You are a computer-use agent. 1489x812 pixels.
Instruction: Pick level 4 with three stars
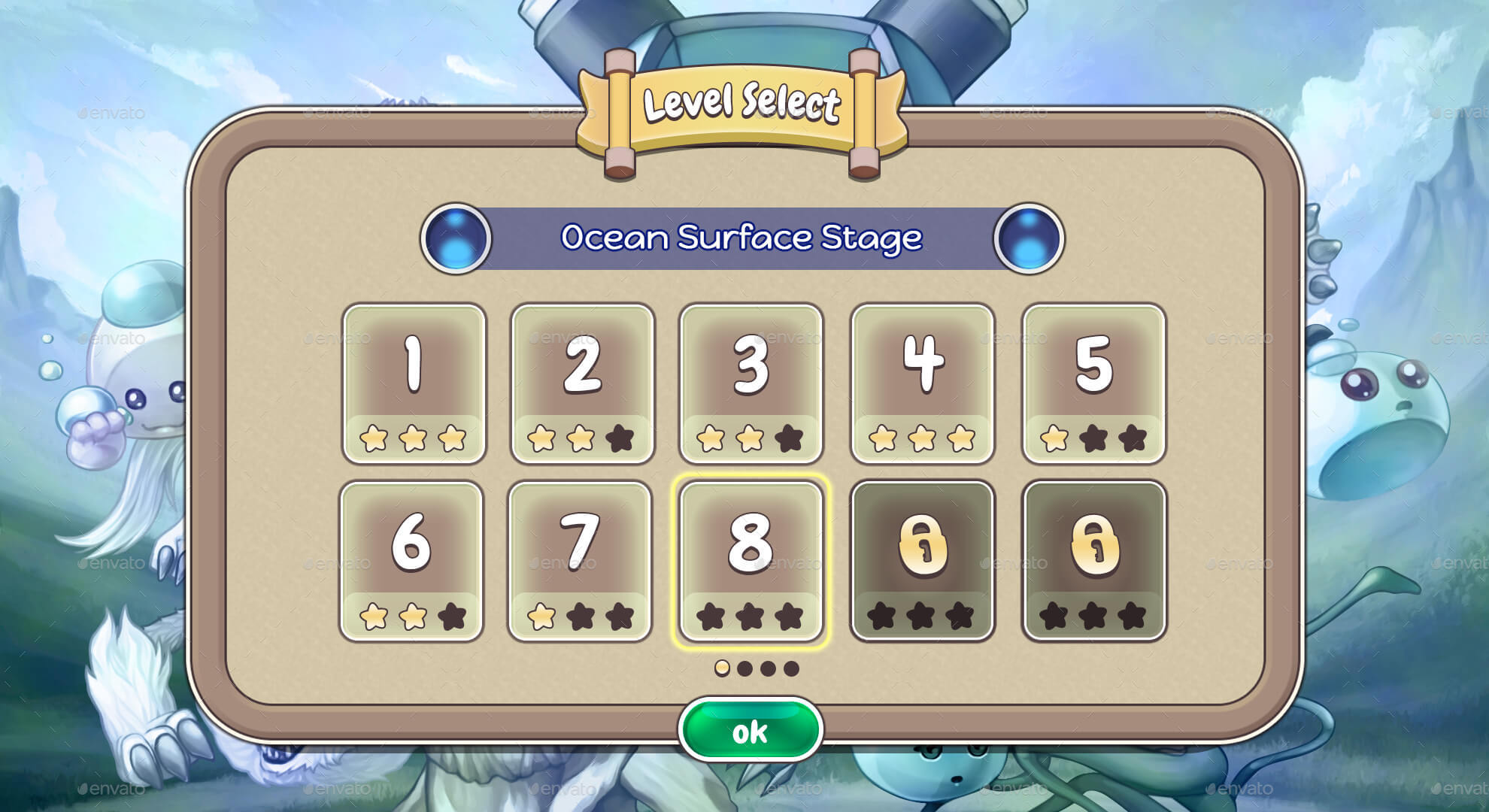tap(922, 383)
